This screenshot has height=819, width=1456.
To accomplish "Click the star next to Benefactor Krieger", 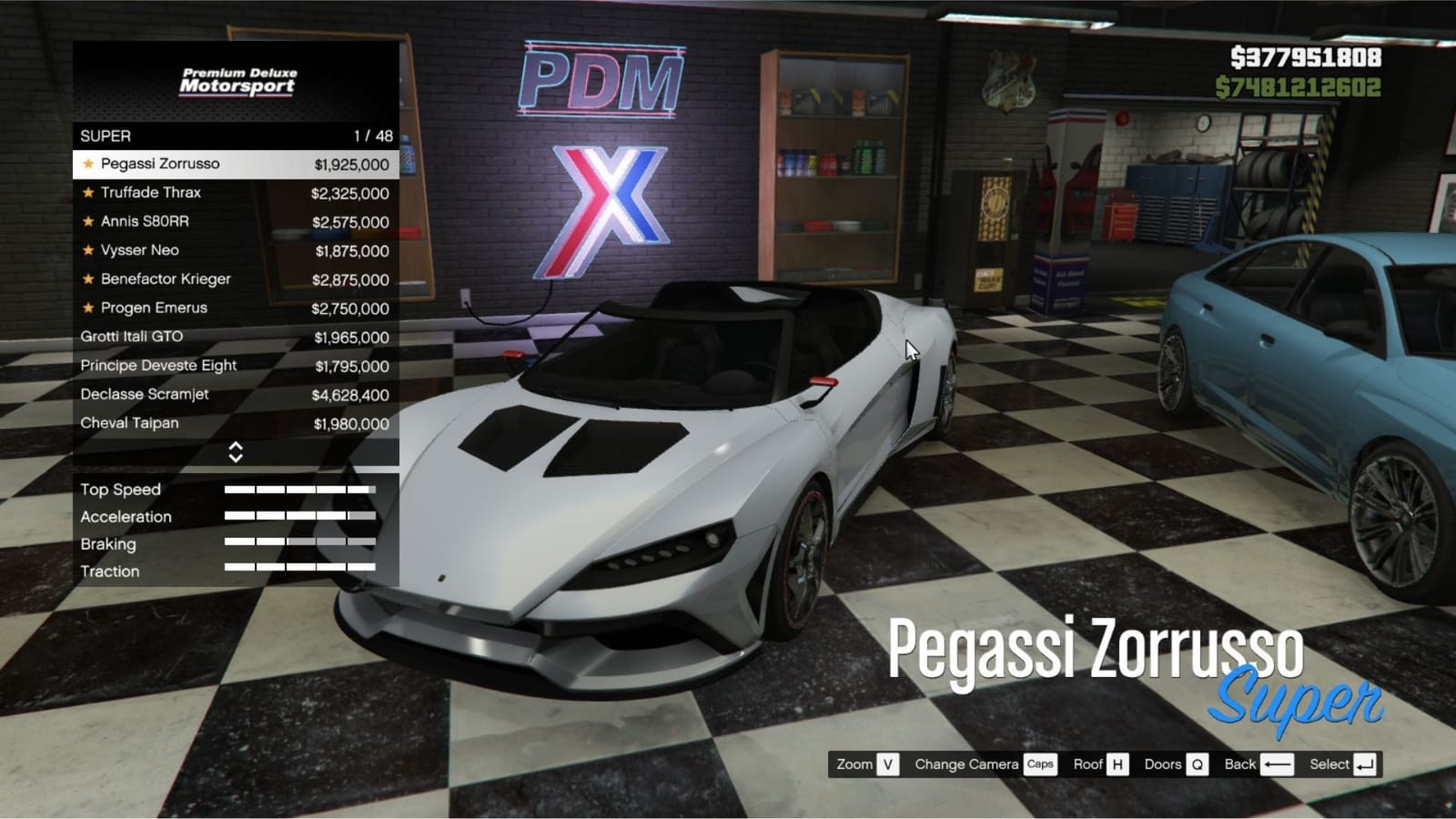I will [x=86, y=279].
